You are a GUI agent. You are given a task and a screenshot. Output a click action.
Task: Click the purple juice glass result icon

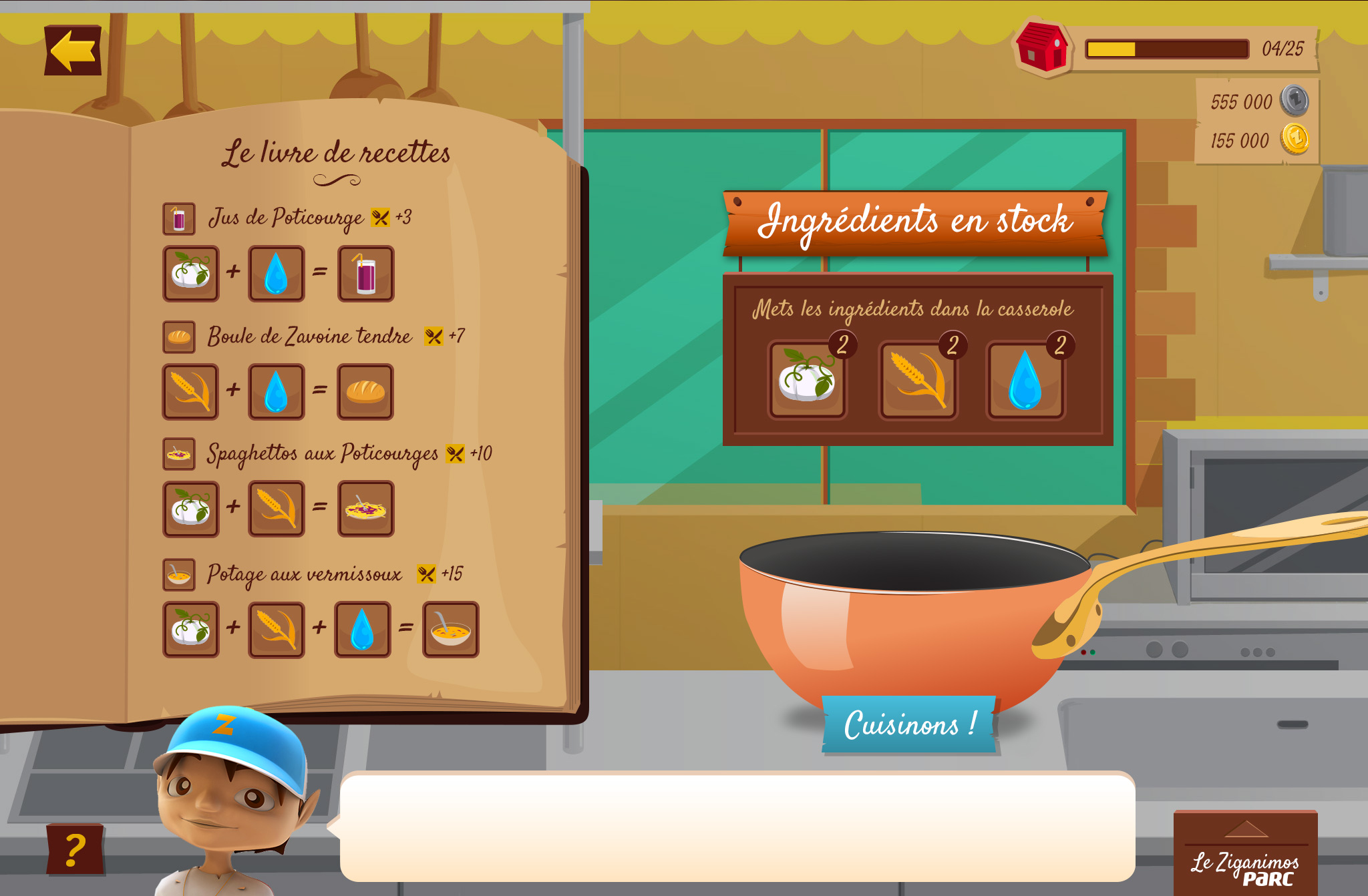pyautogui.click(x=365, y=274)
